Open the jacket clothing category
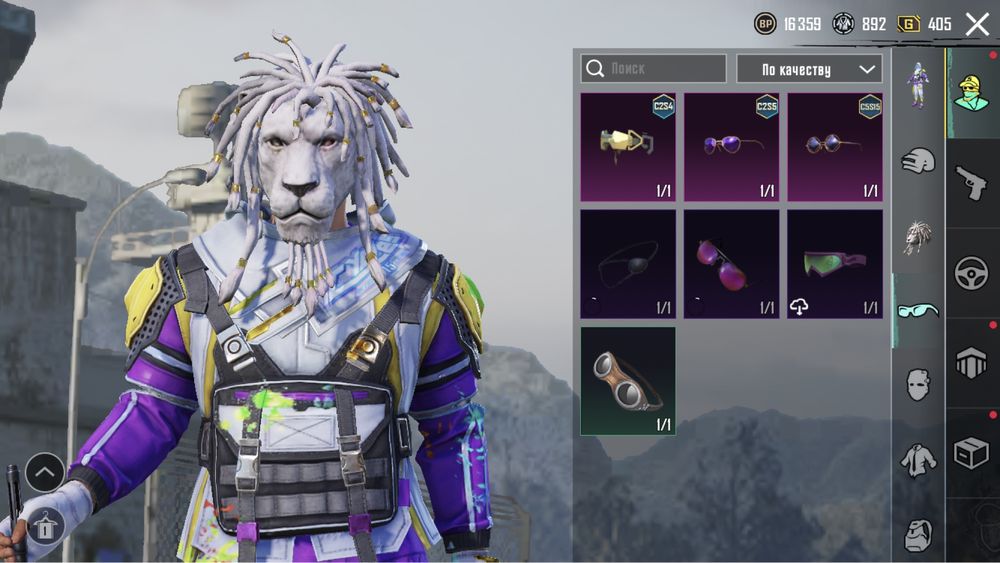 tap(918, 459)
